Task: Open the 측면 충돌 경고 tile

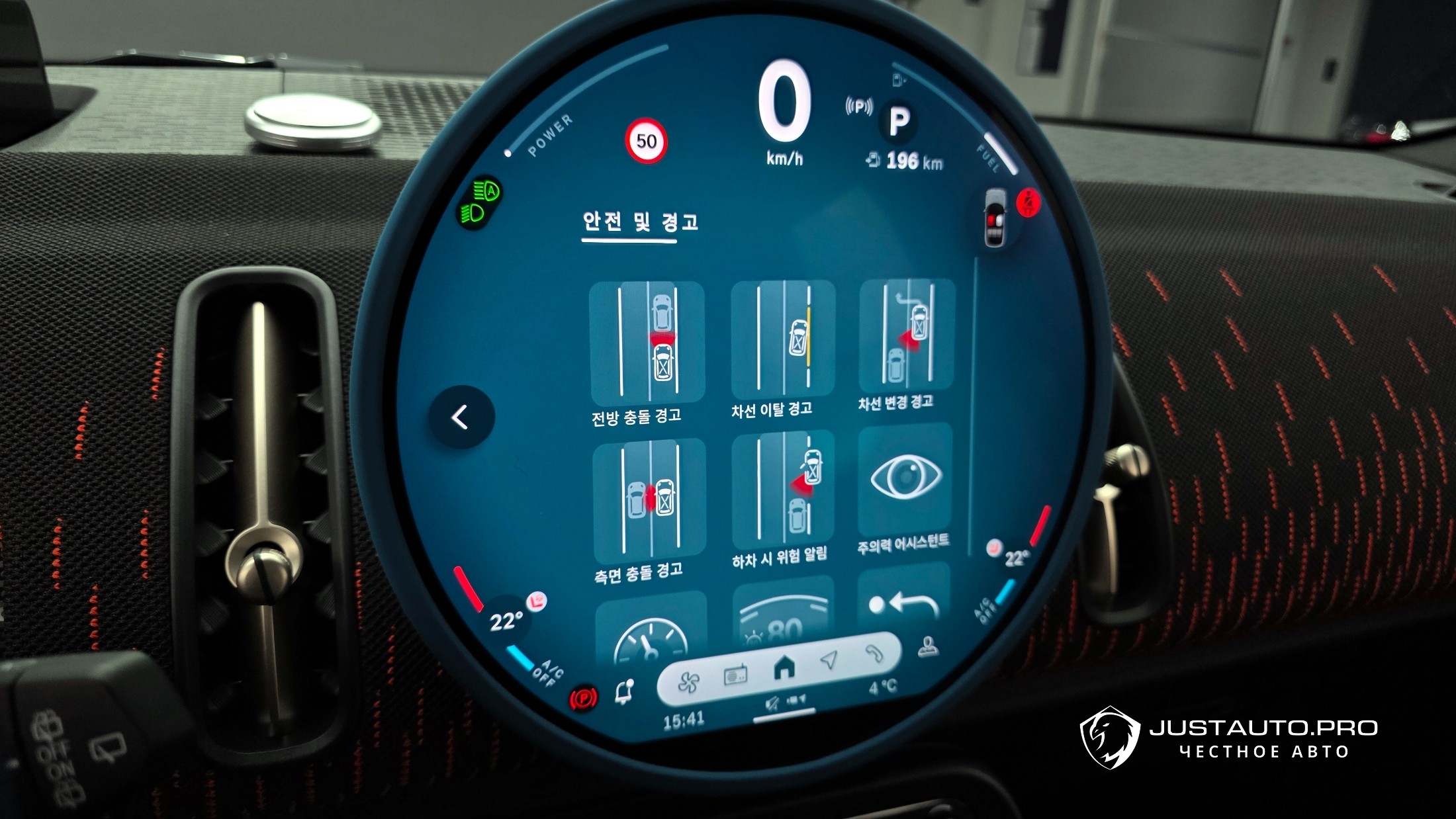Action: click(649, 500)
